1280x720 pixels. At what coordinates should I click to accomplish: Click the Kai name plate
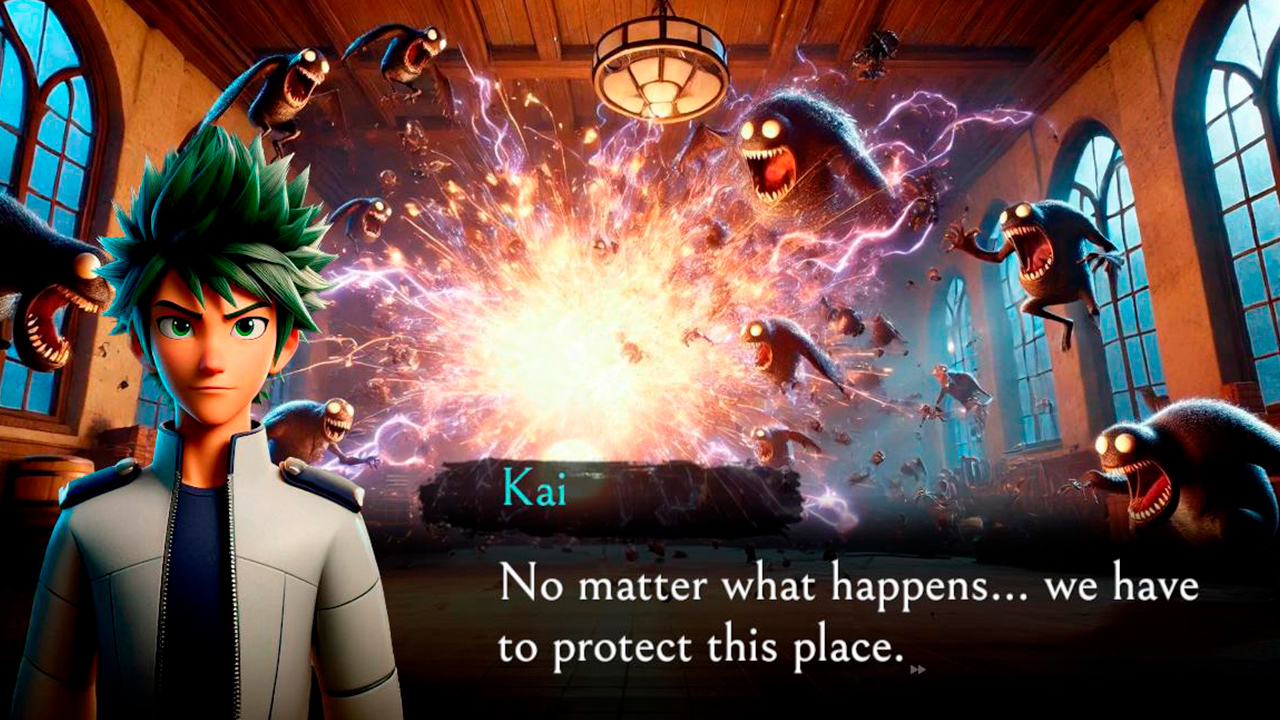coord(533,490)
